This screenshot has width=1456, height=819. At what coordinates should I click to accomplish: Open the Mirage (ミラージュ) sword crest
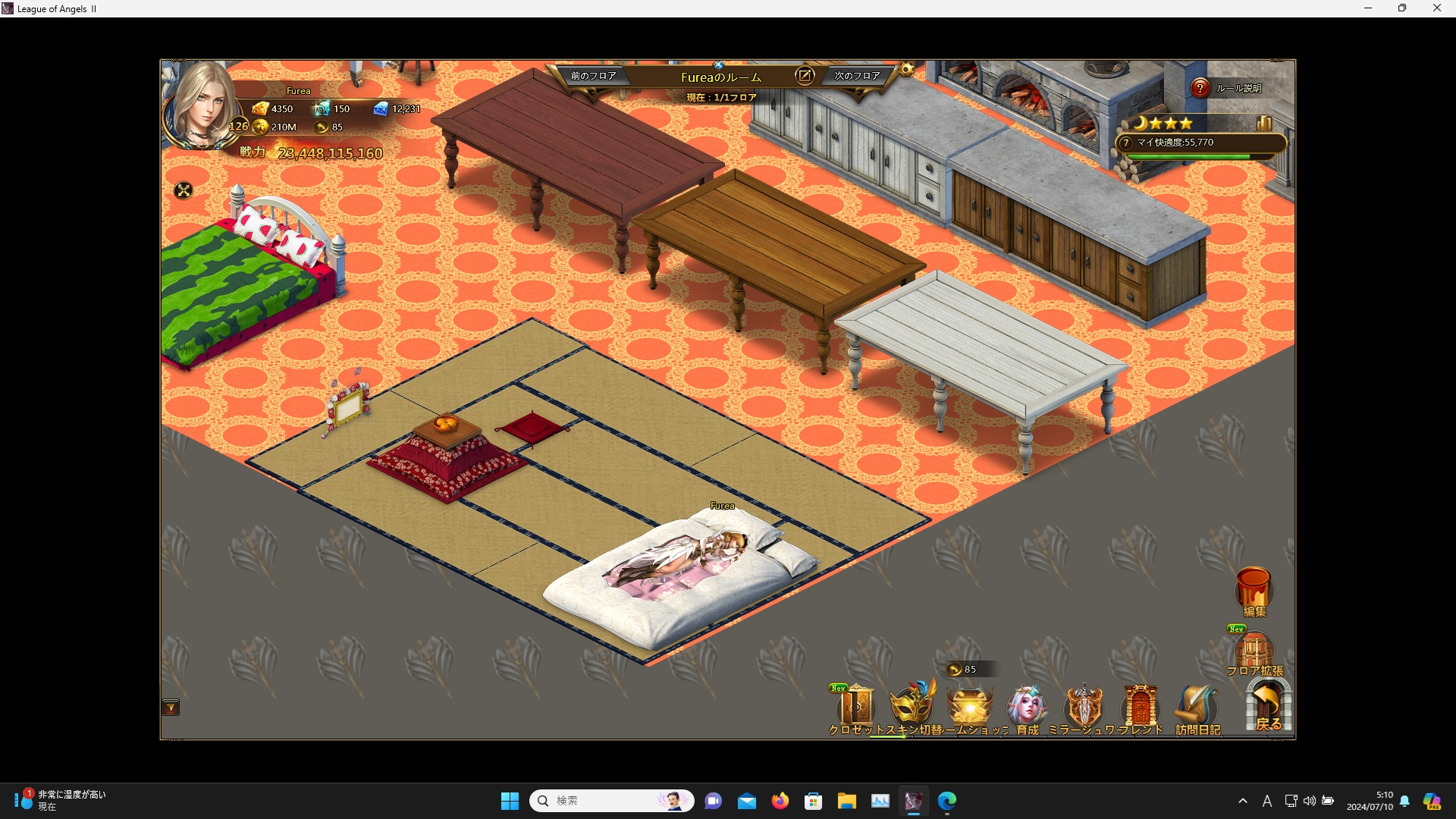coord(1084,707)
